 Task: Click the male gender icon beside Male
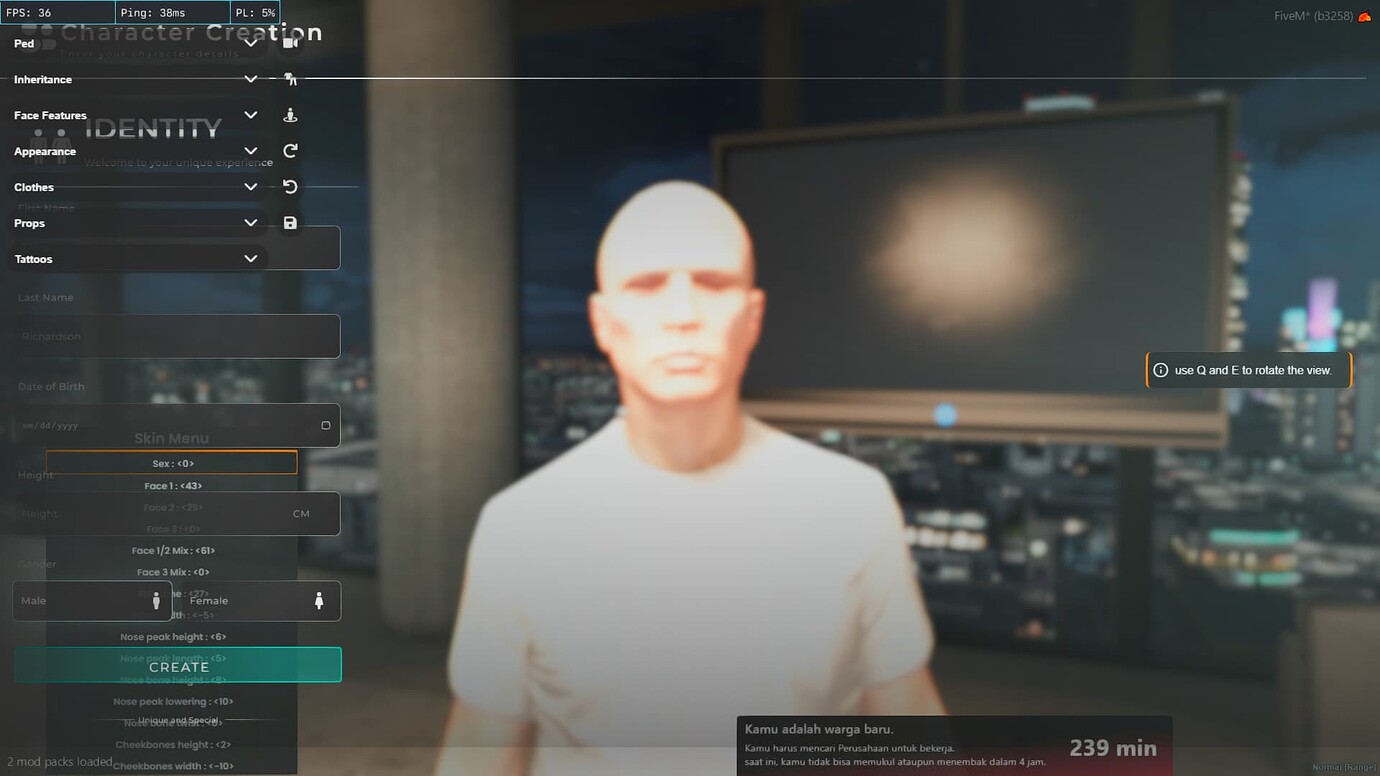tap(156, 600)
